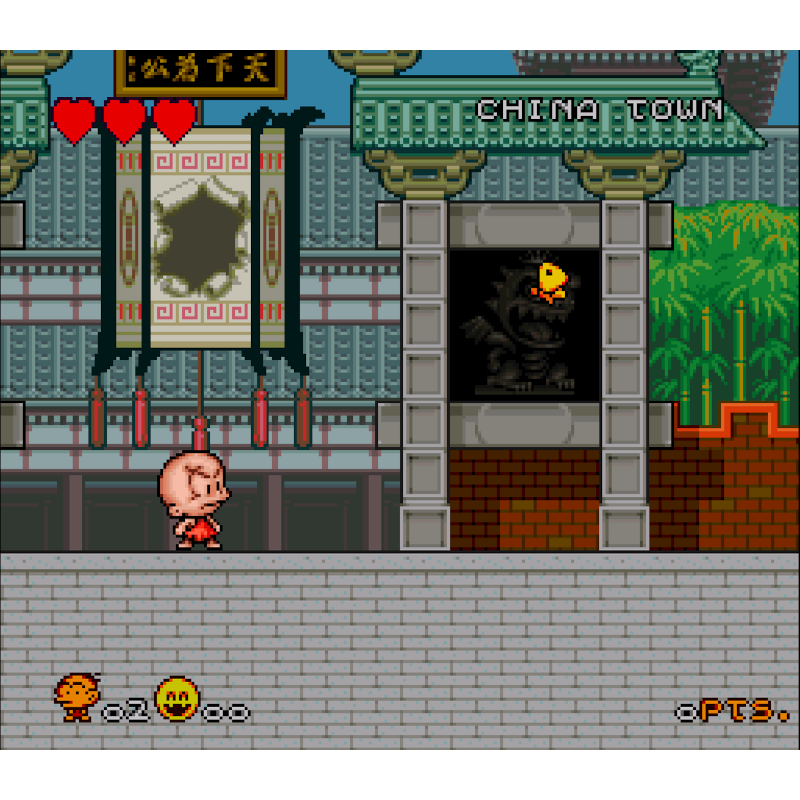This screenshot has width=800, height=800.
Task: Select the yellow smiley face icon
Action: pyautogui.click(x=177, y=700)
